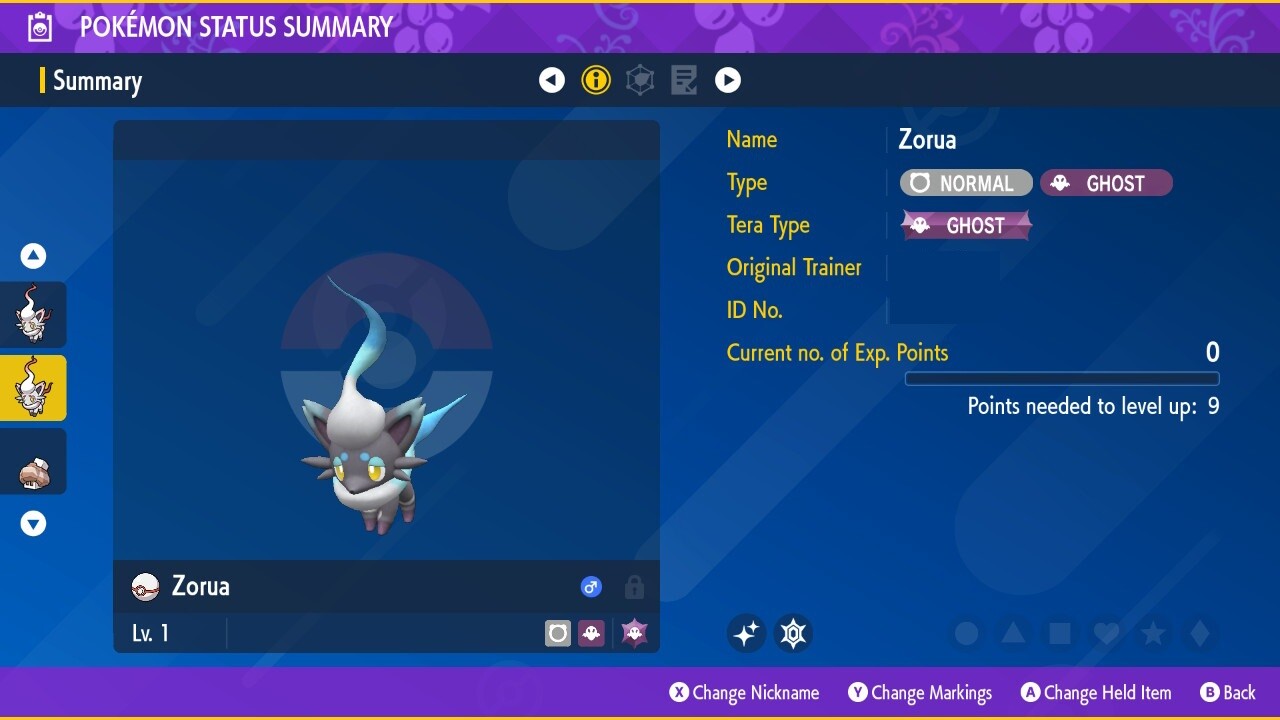Go to the previous summary page arrow

(552, 80)
